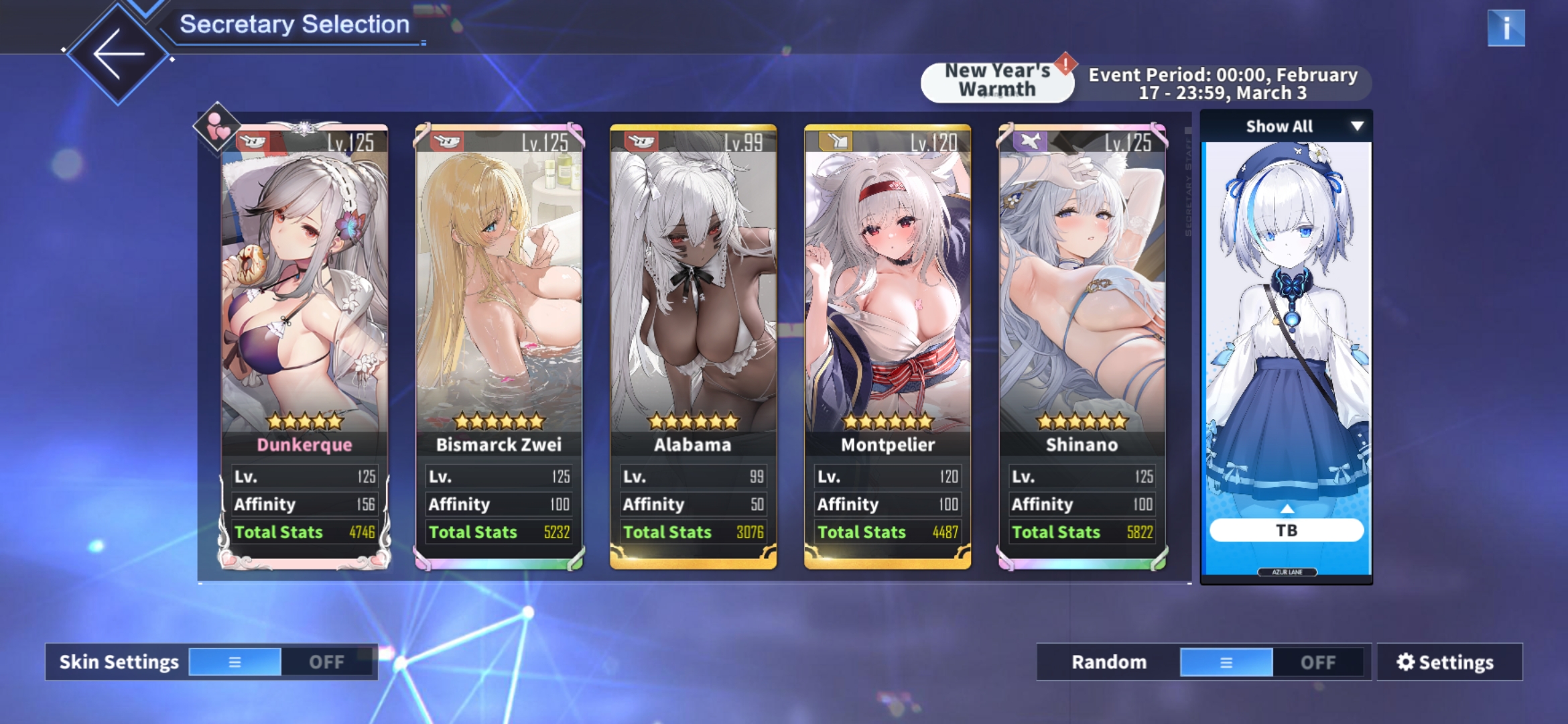The image size is (1568, 724).
Task: Go back using the arrow button
Action: pos(119,54)
